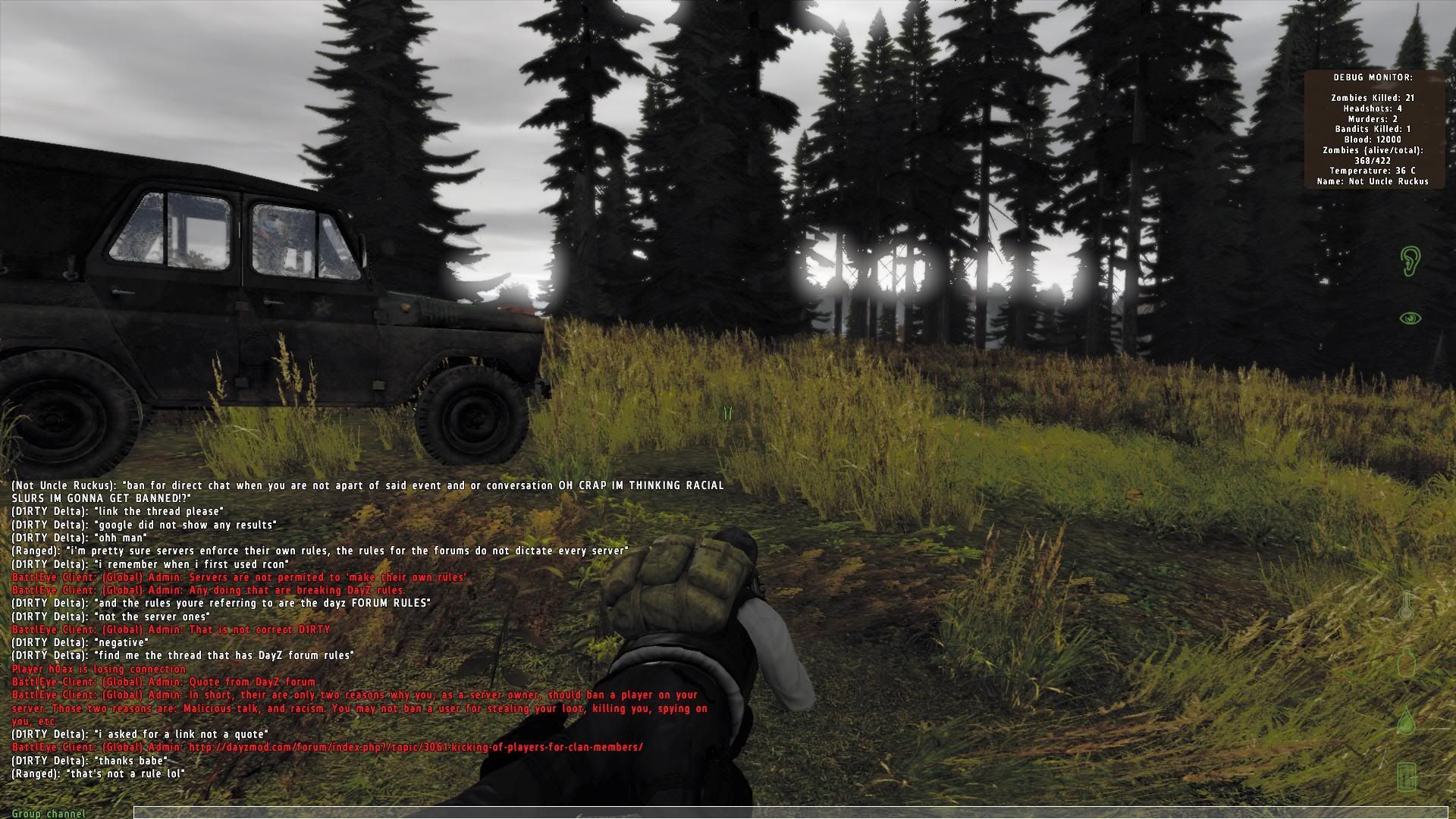The height and width of the screenshot is (819, 1456).
Task: Click the Debug Monitor stats panel
Action: [x=1373, y=130]
